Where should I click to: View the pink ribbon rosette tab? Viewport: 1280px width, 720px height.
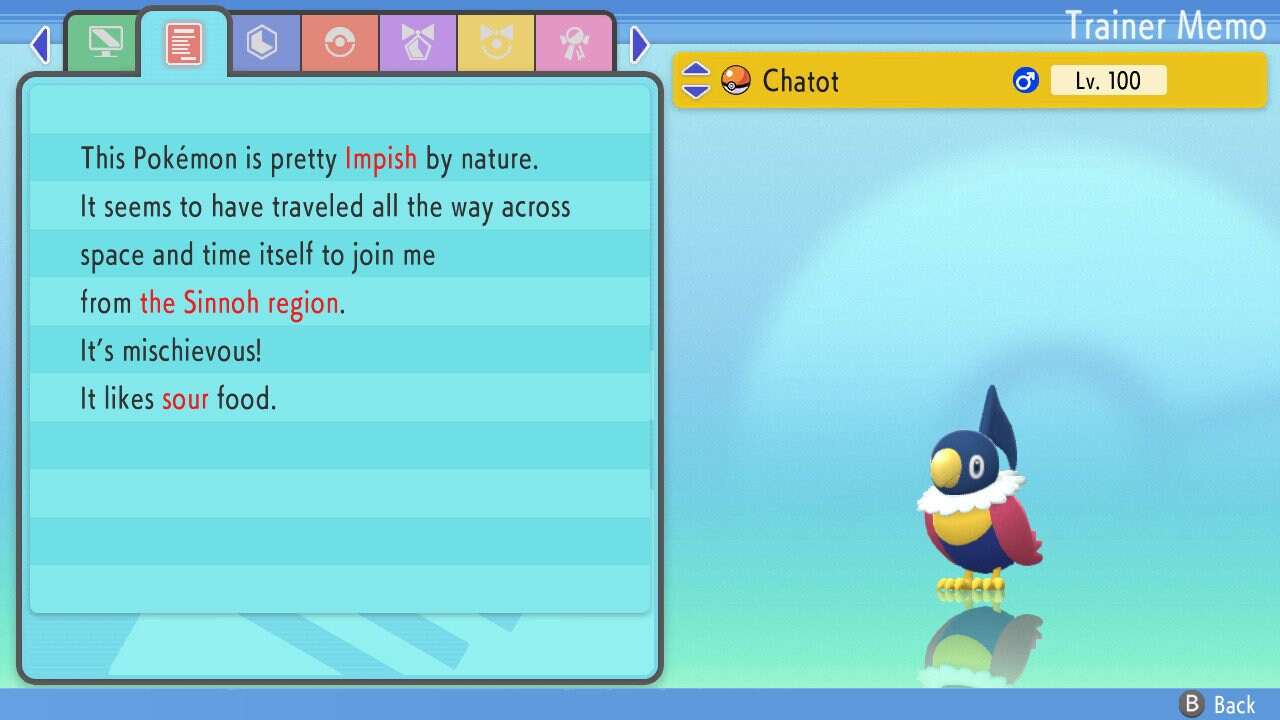574,43
